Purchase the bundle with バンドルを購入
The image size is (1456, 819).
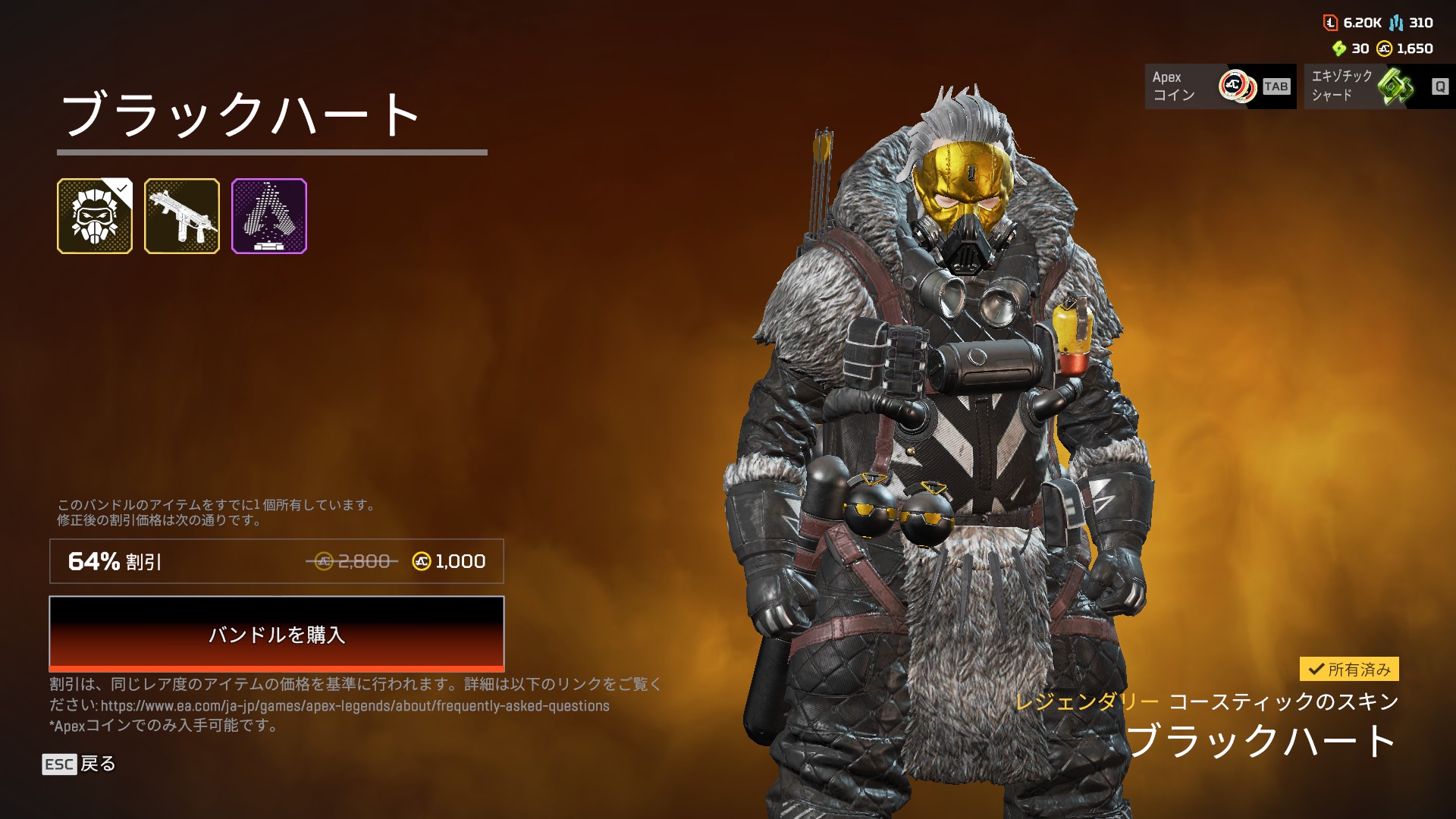[276, 633]
